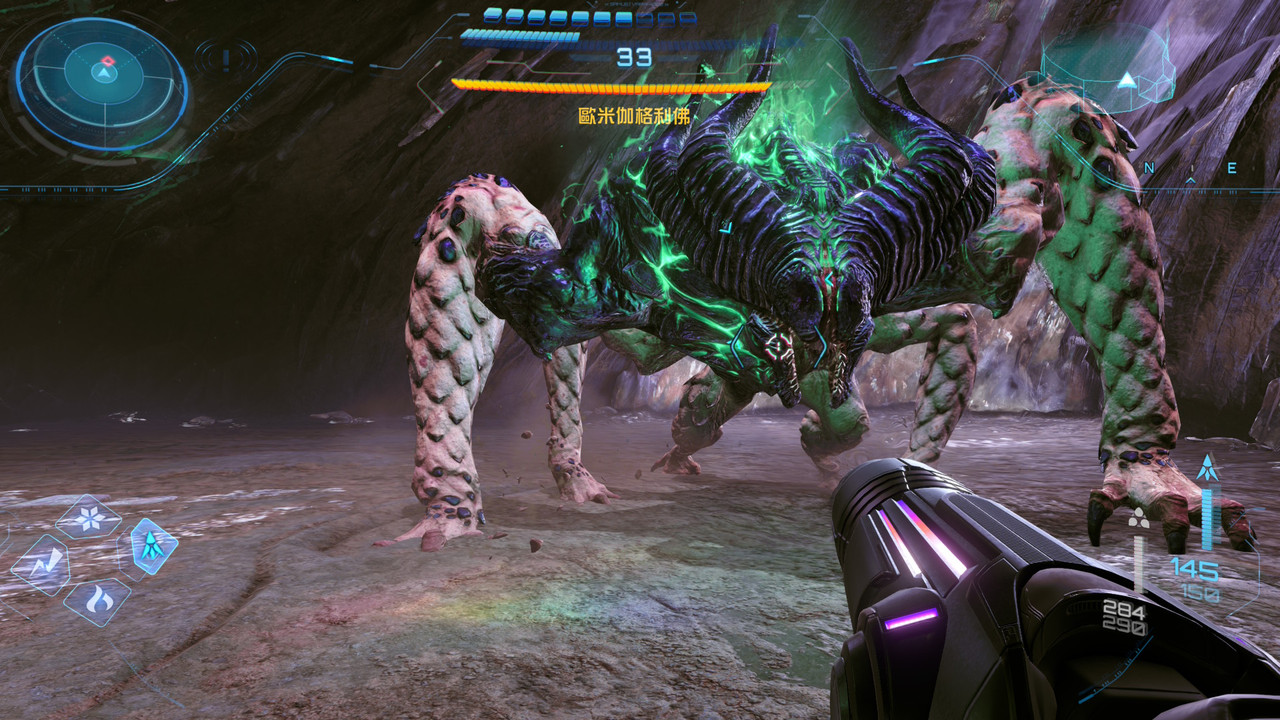
Task: Select the snowflake ice shot icon
Action: point(89,518)
